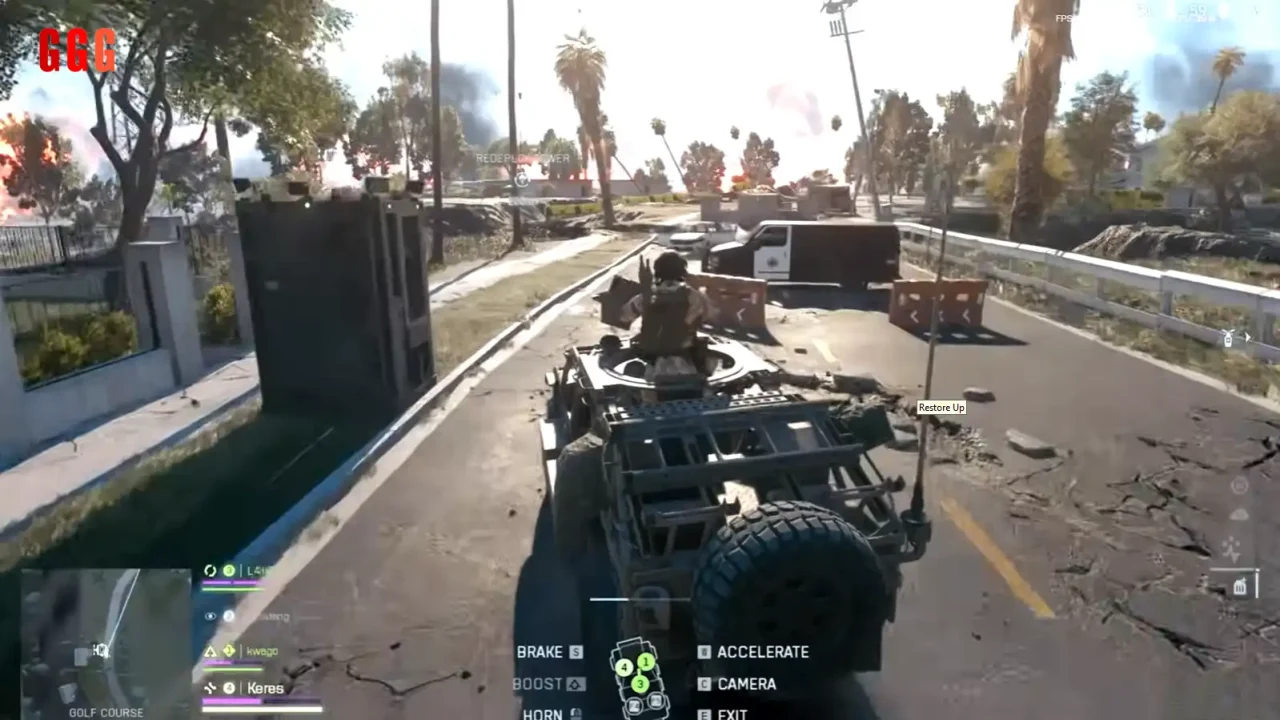Click the cloud-shaped icon on right sidebar
This screenshot has height=720, width=1280.
[1239, 513]
